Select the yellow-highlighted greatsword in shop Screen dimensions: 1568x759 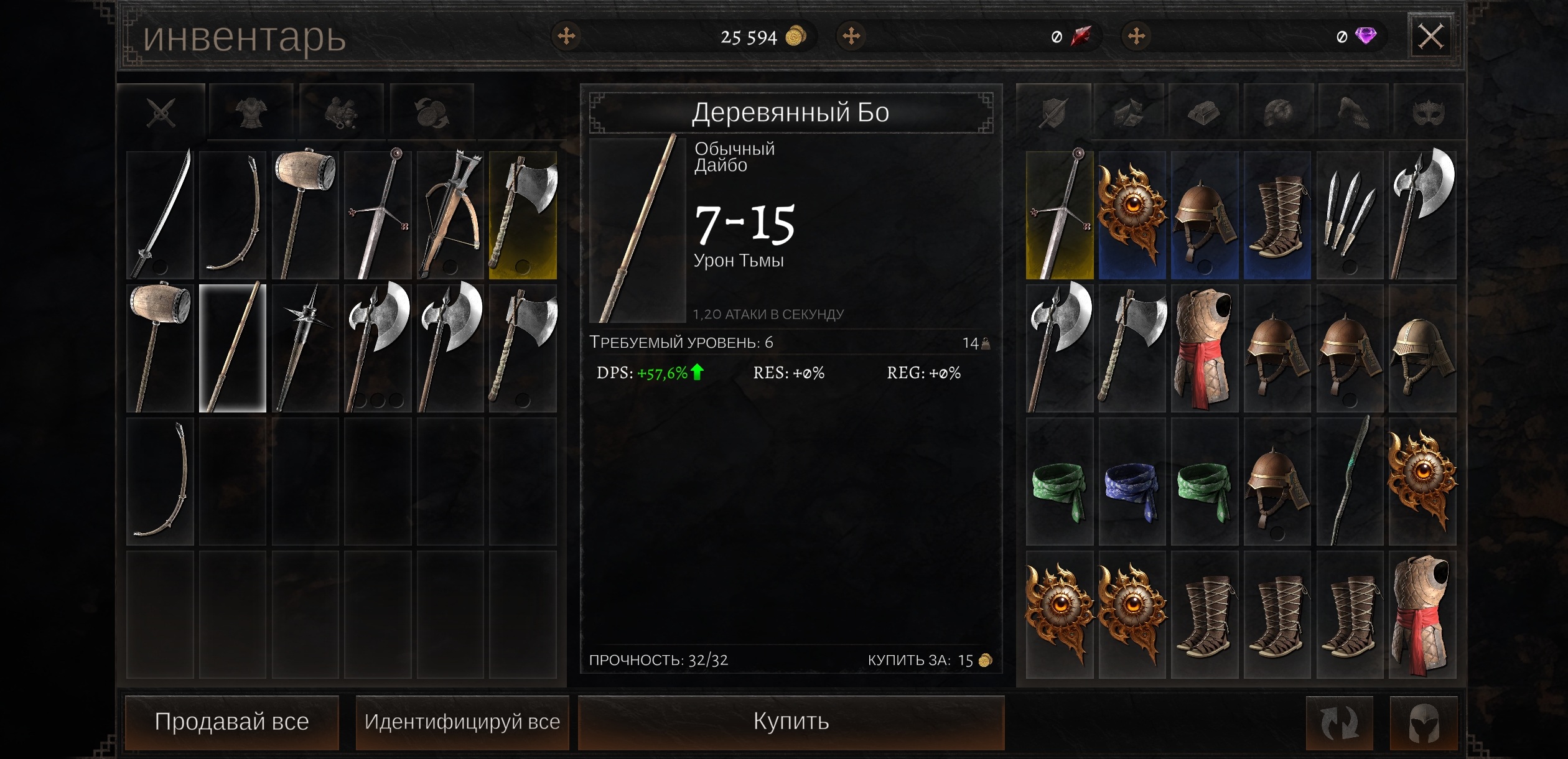click(x=1059, y=215)
